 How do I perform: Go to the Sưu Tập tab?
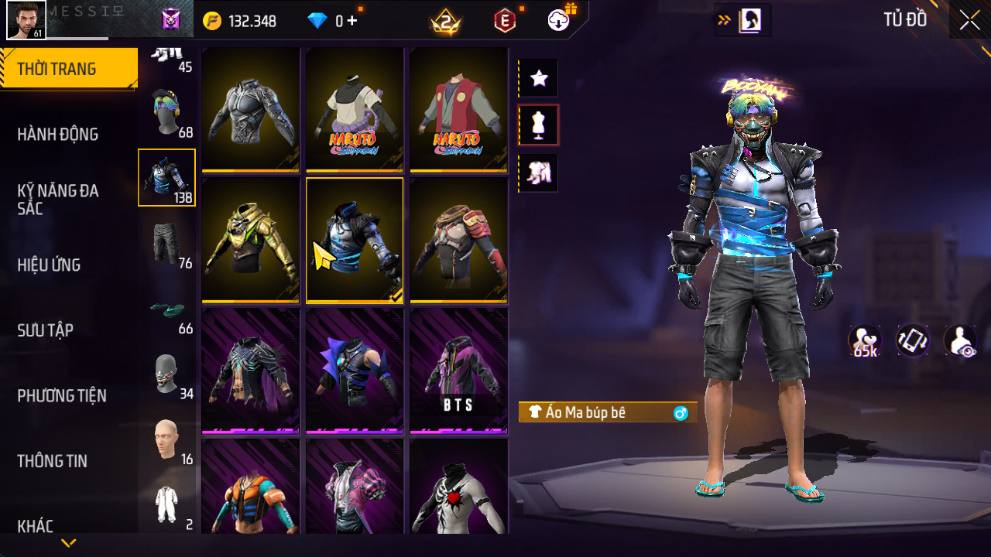click(x=45, y=330)
